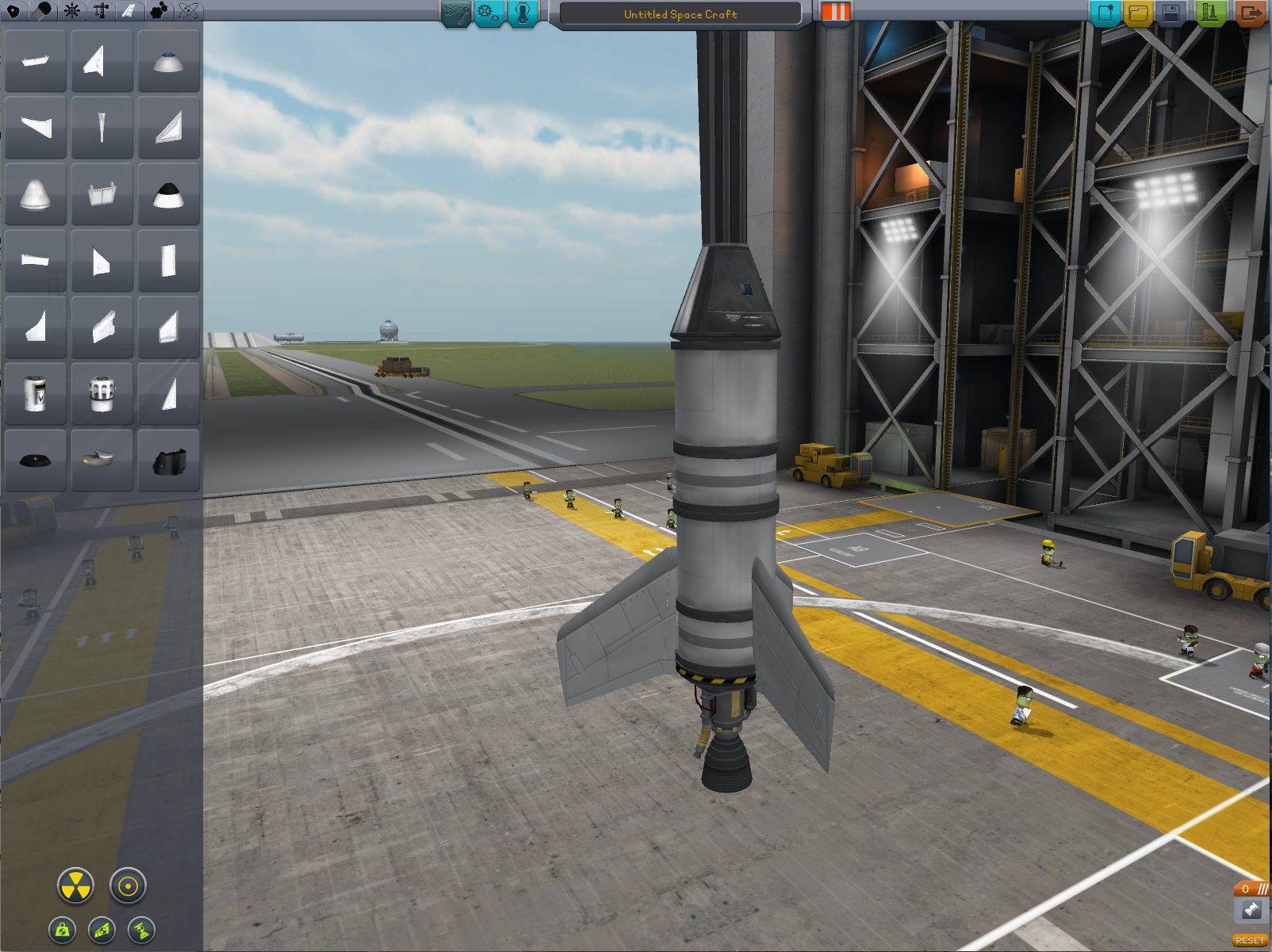Image resolution: width=1272 pixels, height=952 pixels.
Task: Toggle the radiation trefoil symmetry button
Action: click(x=75, y=885)
